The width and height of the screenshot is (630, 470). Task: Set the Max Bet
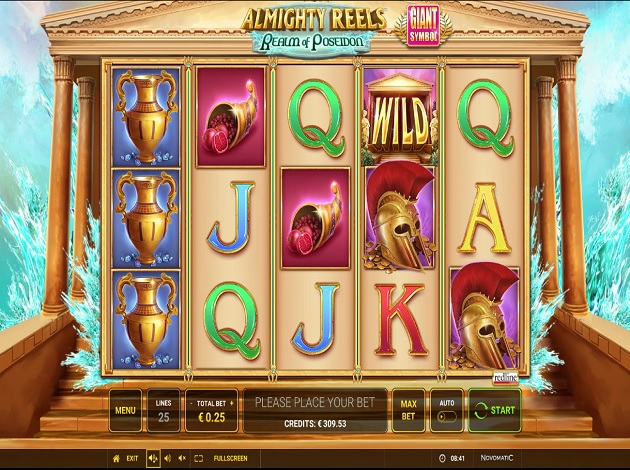pos(407,410)
